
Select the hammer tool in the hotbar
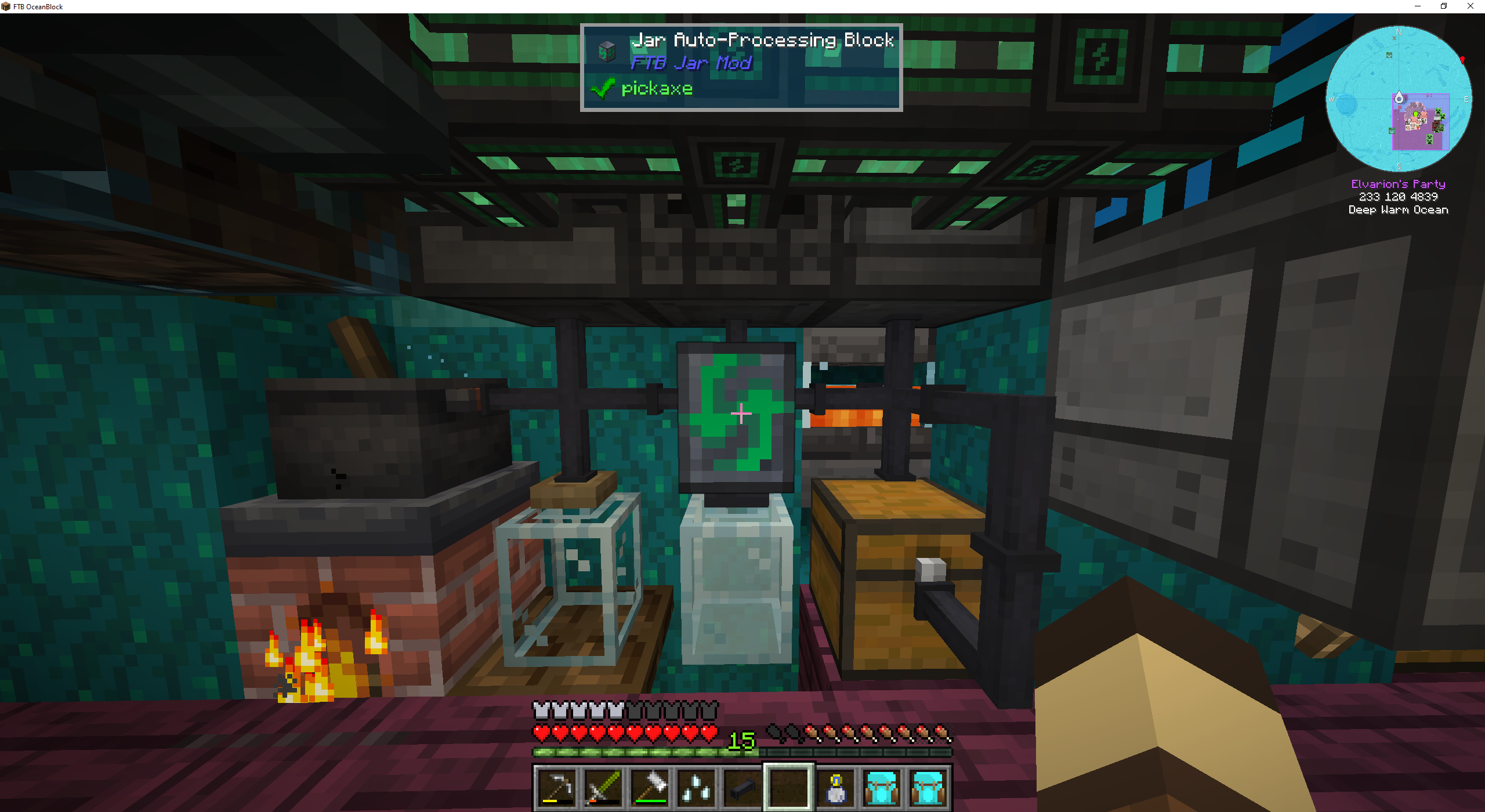pos(650,788)
